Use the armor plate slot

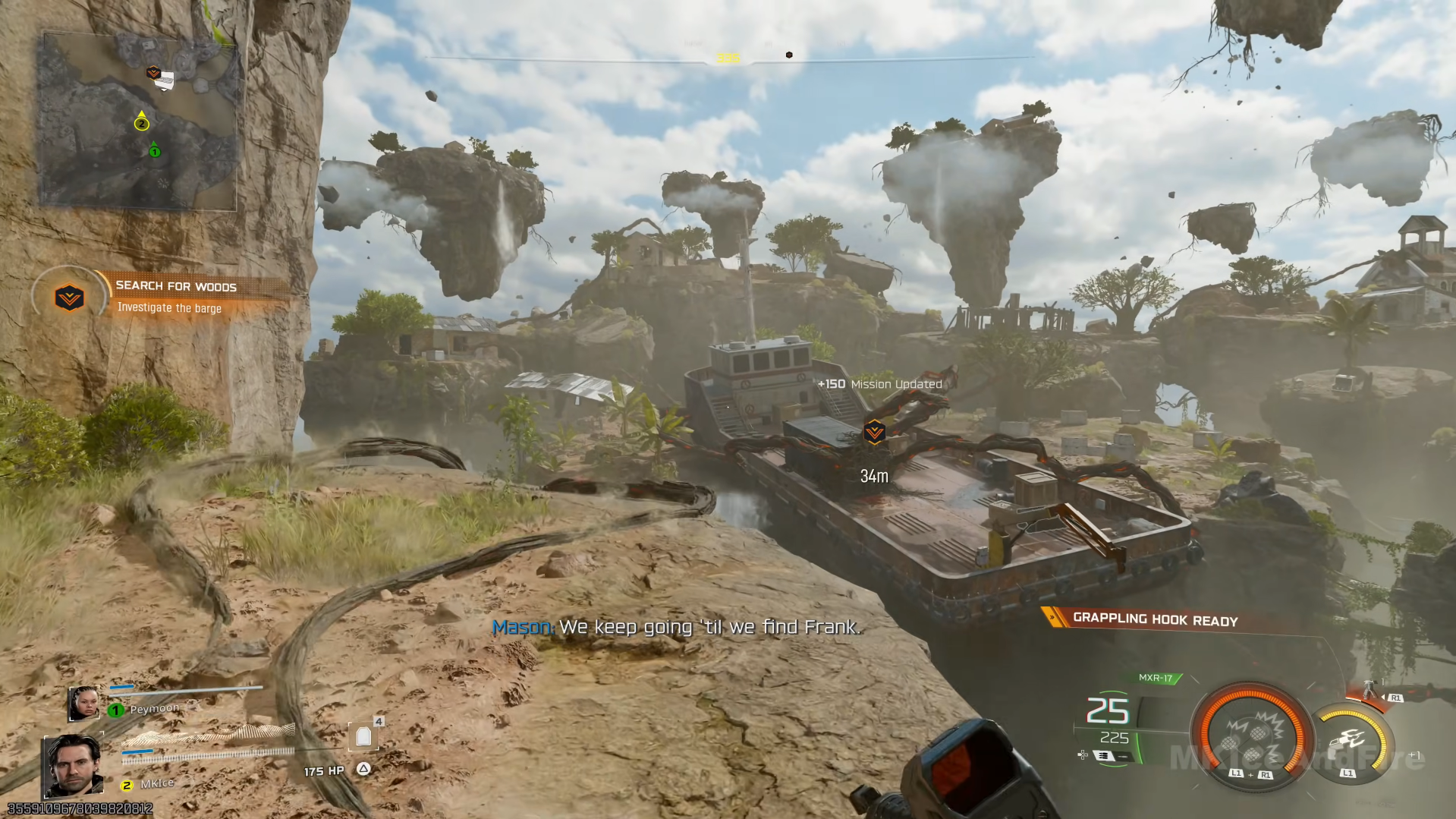click(363, 736)
